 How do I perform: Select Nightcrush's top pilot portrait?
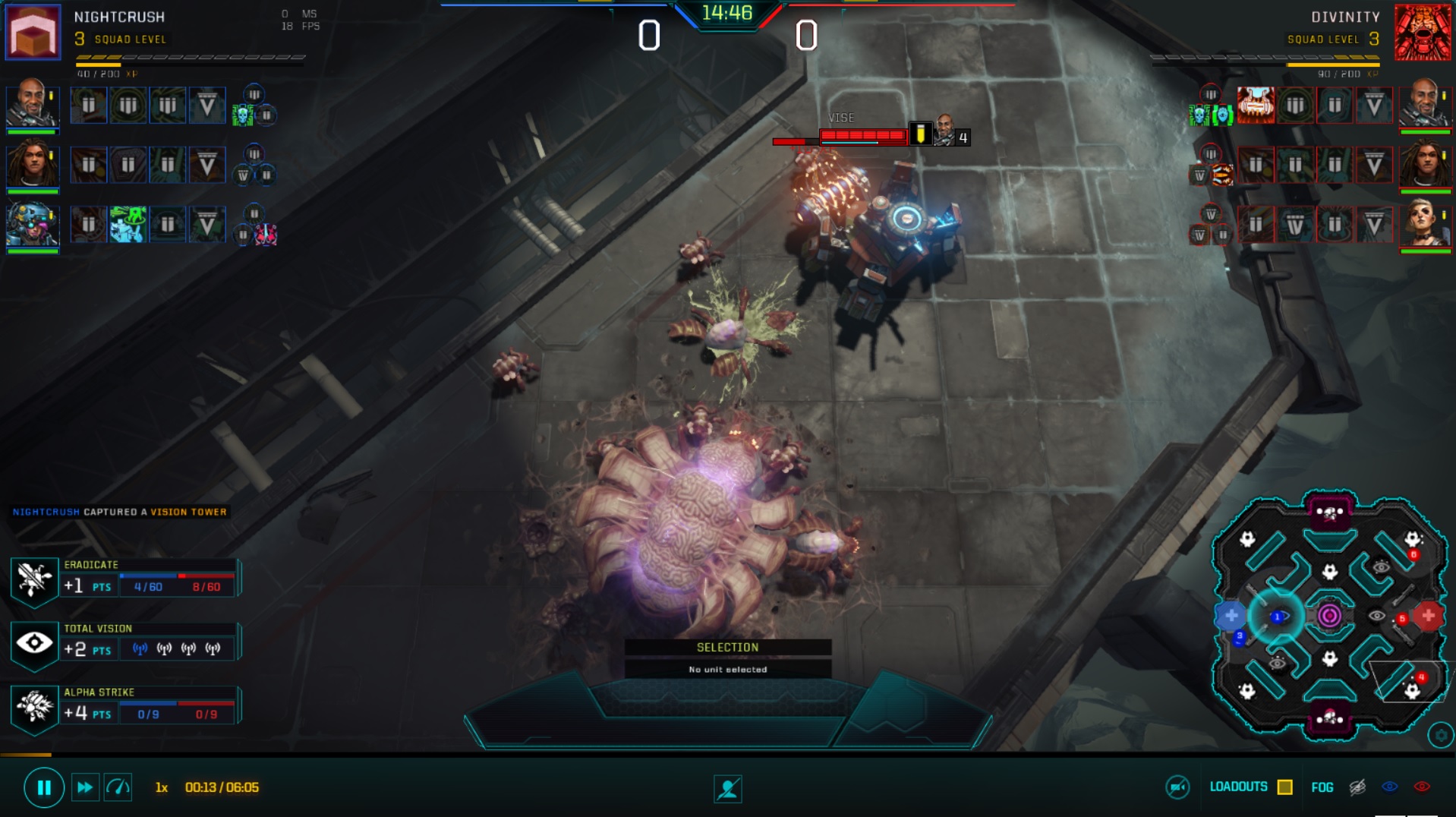point(32,103)
